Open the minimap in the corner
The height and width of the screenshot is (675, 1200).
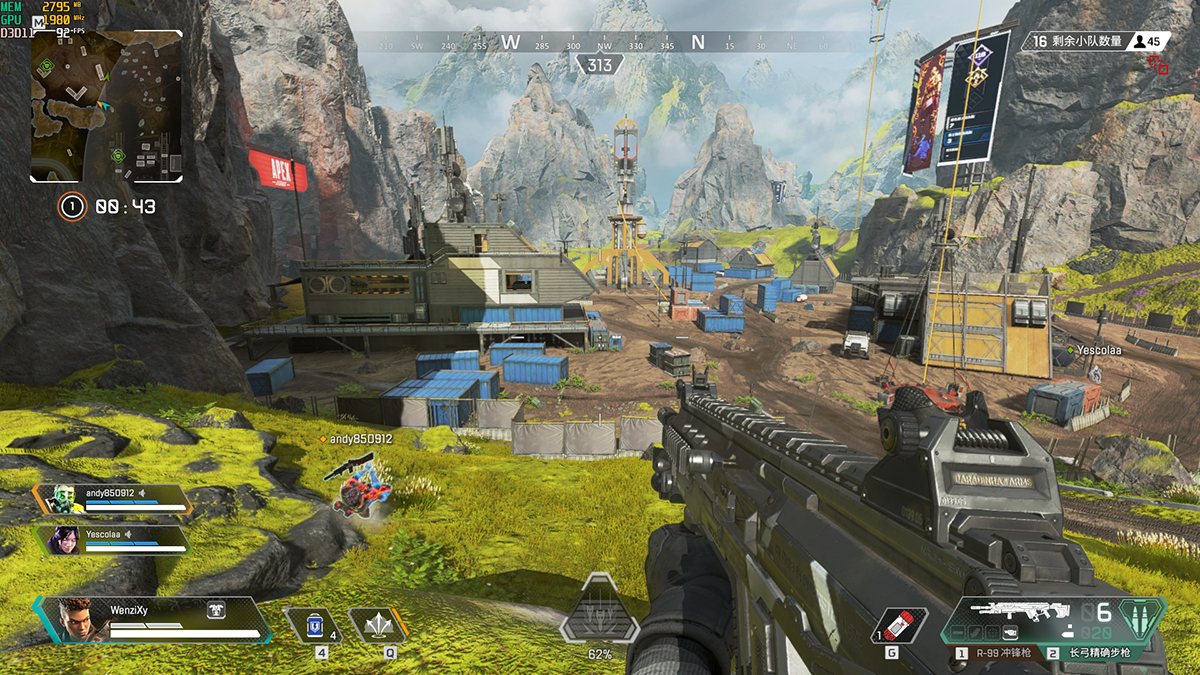coord(106,106)
